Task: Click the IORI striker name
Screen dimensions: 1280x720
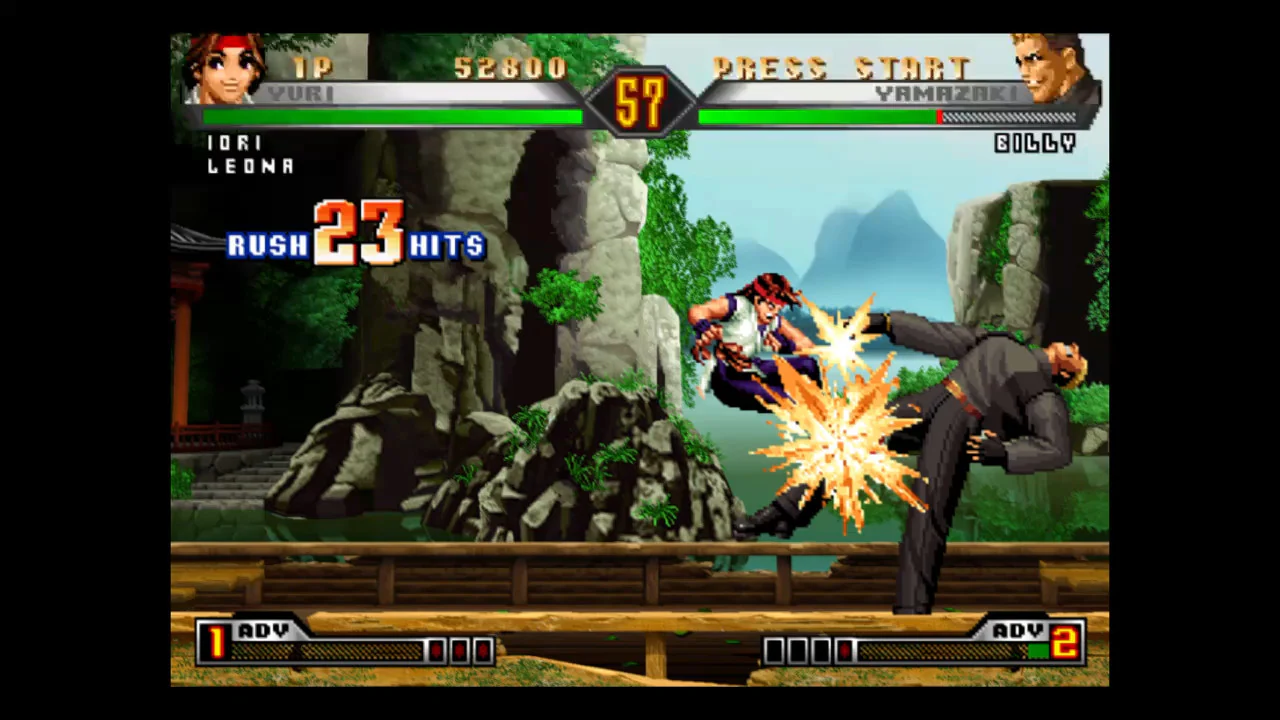Action: pos(234,143)
